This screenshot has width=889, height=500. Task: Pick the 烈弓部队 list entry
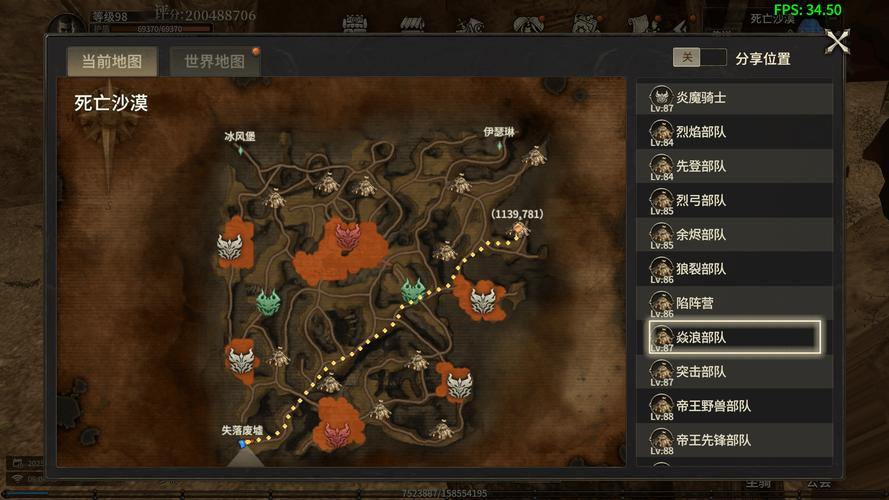[734, 200]
